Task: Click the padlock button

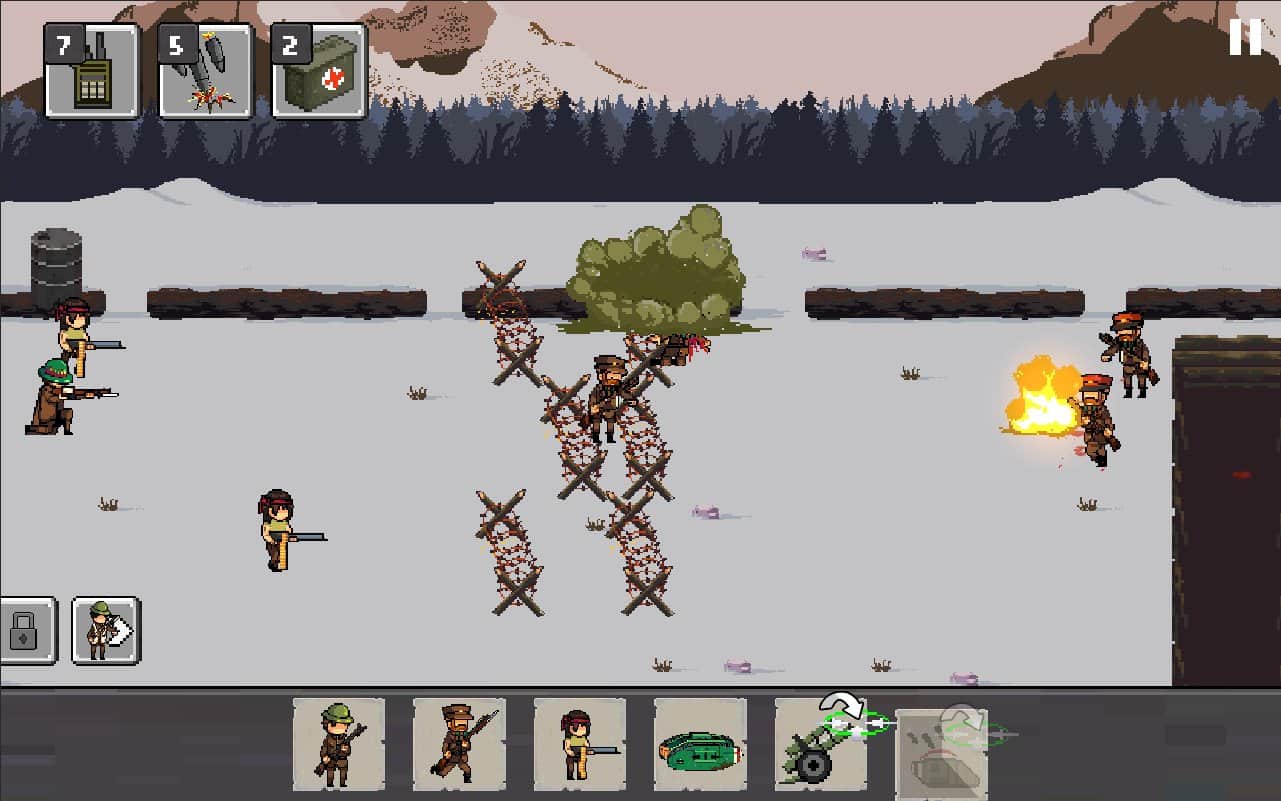Action: (x=24, y=631)
